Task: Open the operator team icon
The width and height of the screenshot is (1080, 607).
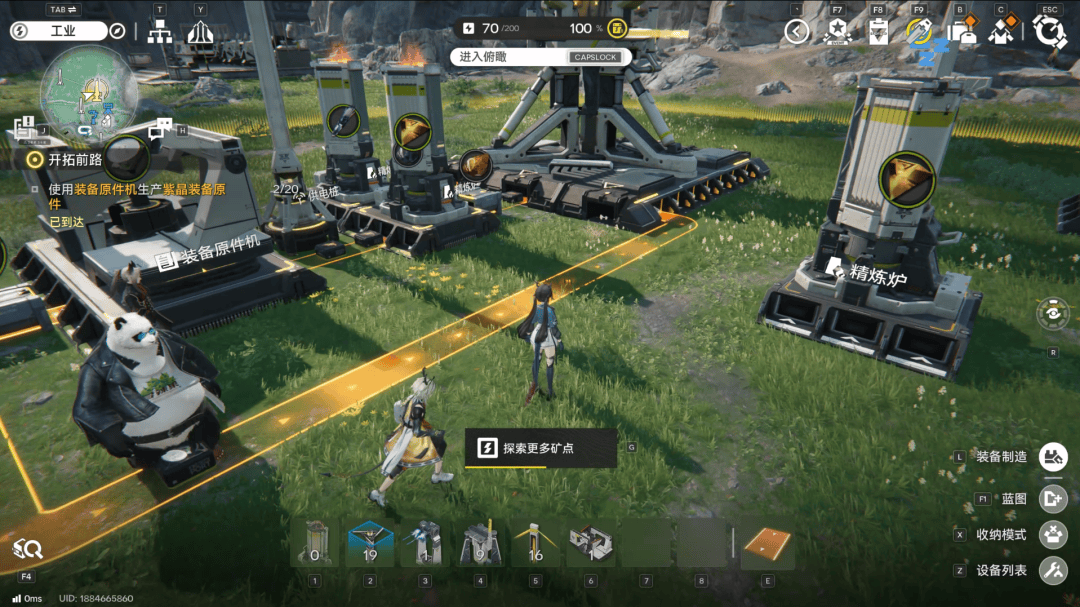Action: pyautogui.click(x=1001, y=32)
